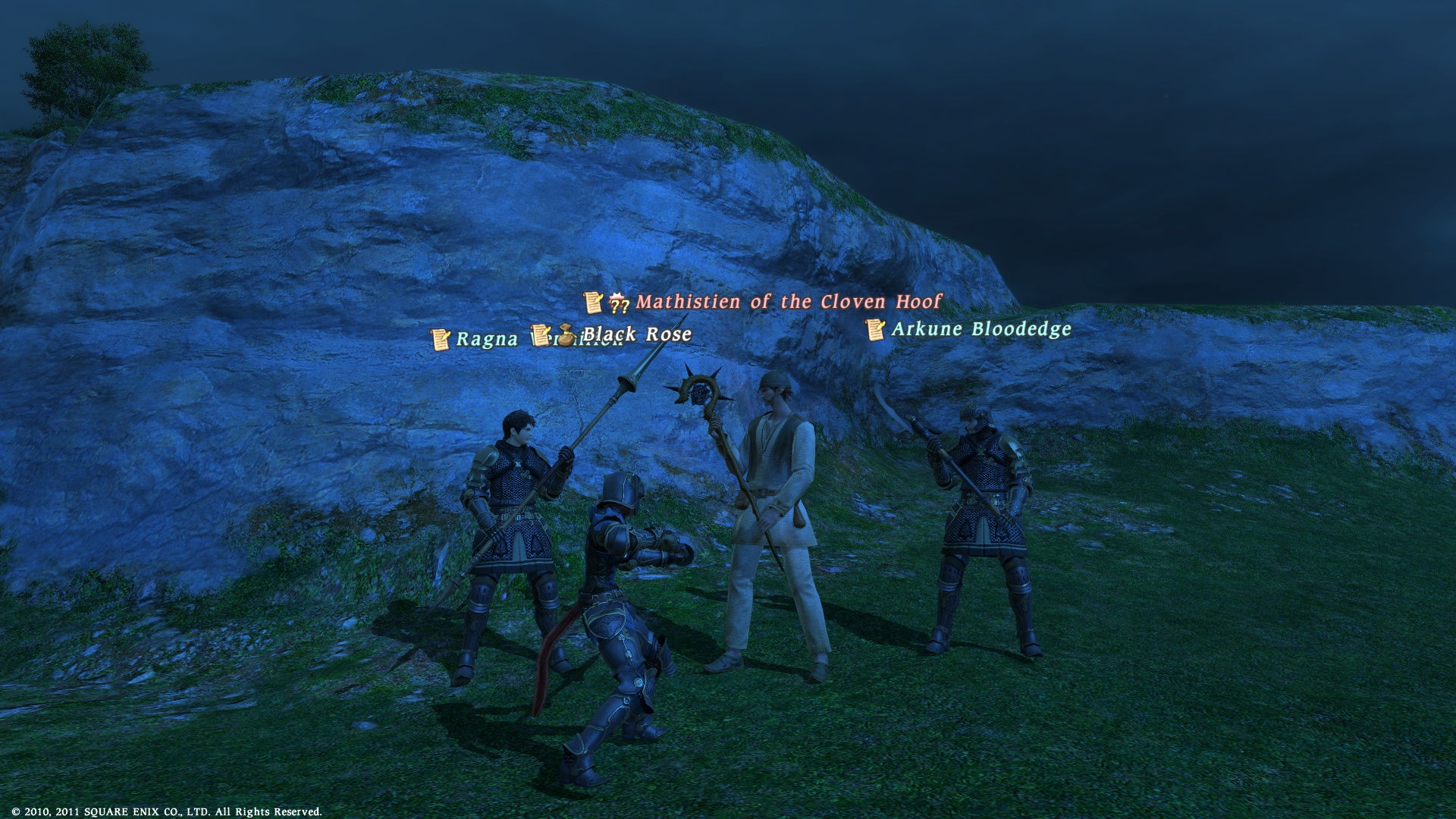Image resolution: width=1456 pixels, height=819 pixels.
Task: Choose the Black Rose nameplate
Action: click(637, 334)
